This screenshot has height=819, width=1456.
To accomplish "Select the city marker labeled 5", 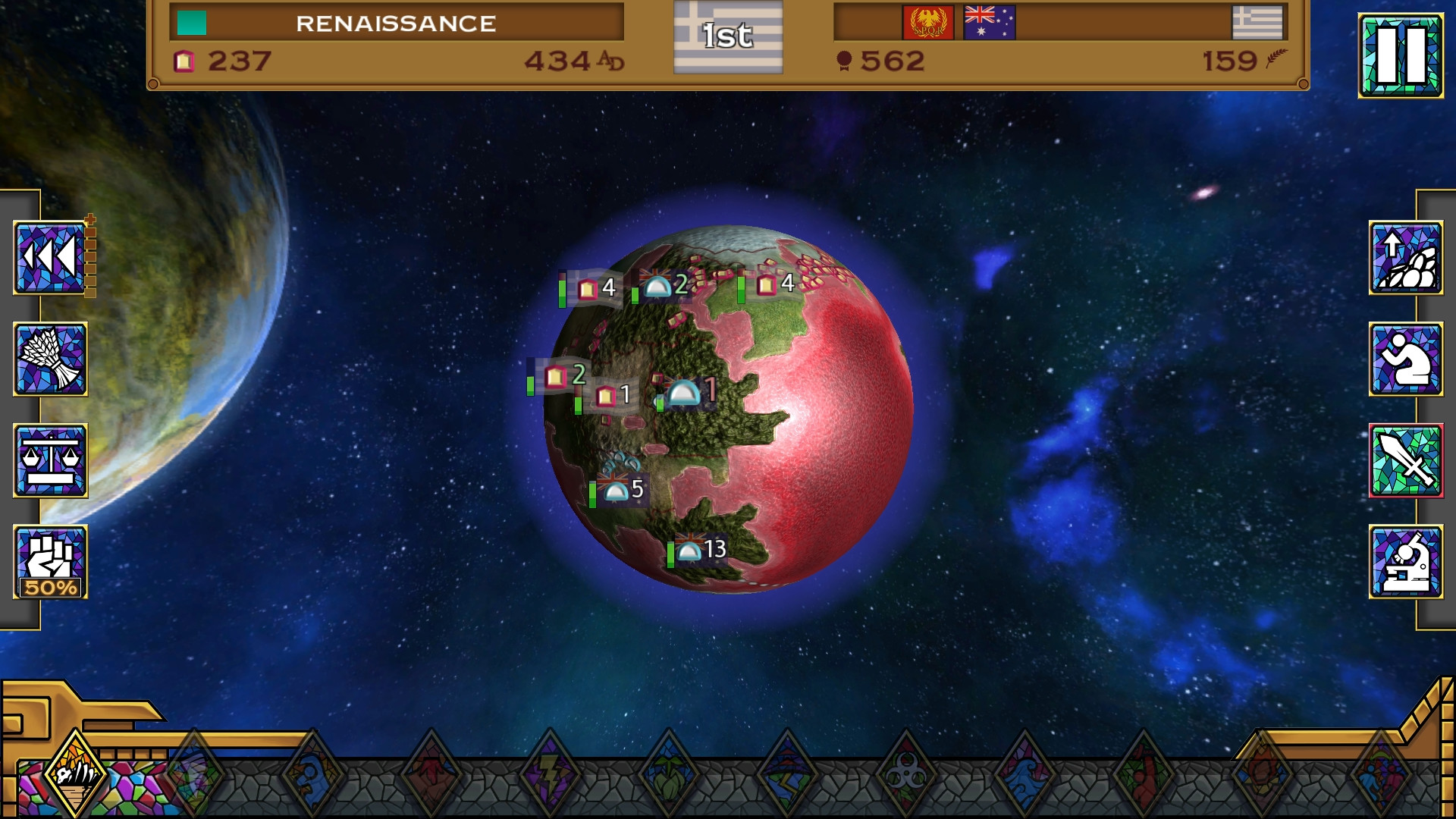I will click(x=623, y=490).
